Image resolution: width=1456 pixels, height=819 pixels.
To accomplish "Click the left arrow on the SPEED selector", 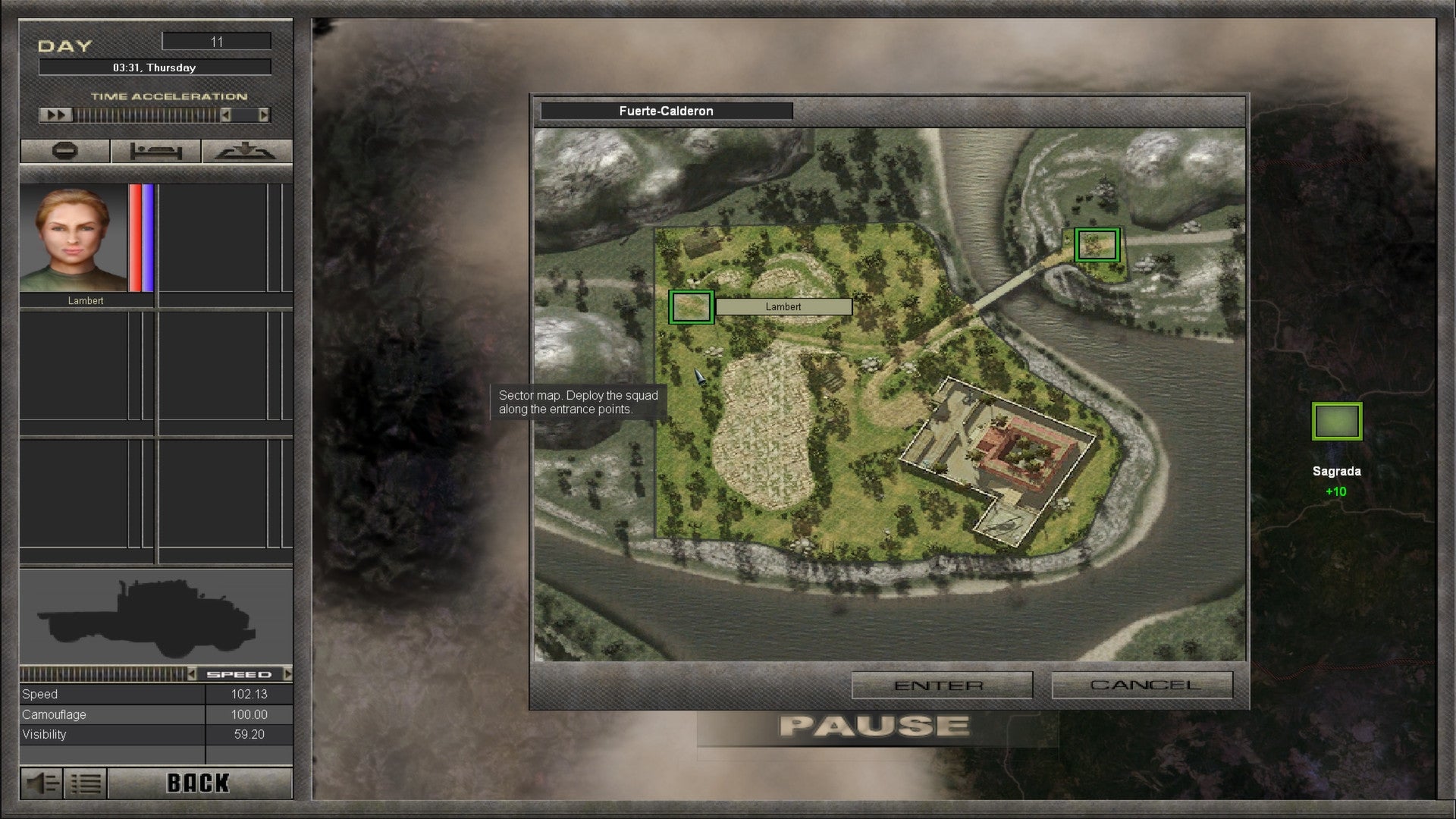I will 194,673.
